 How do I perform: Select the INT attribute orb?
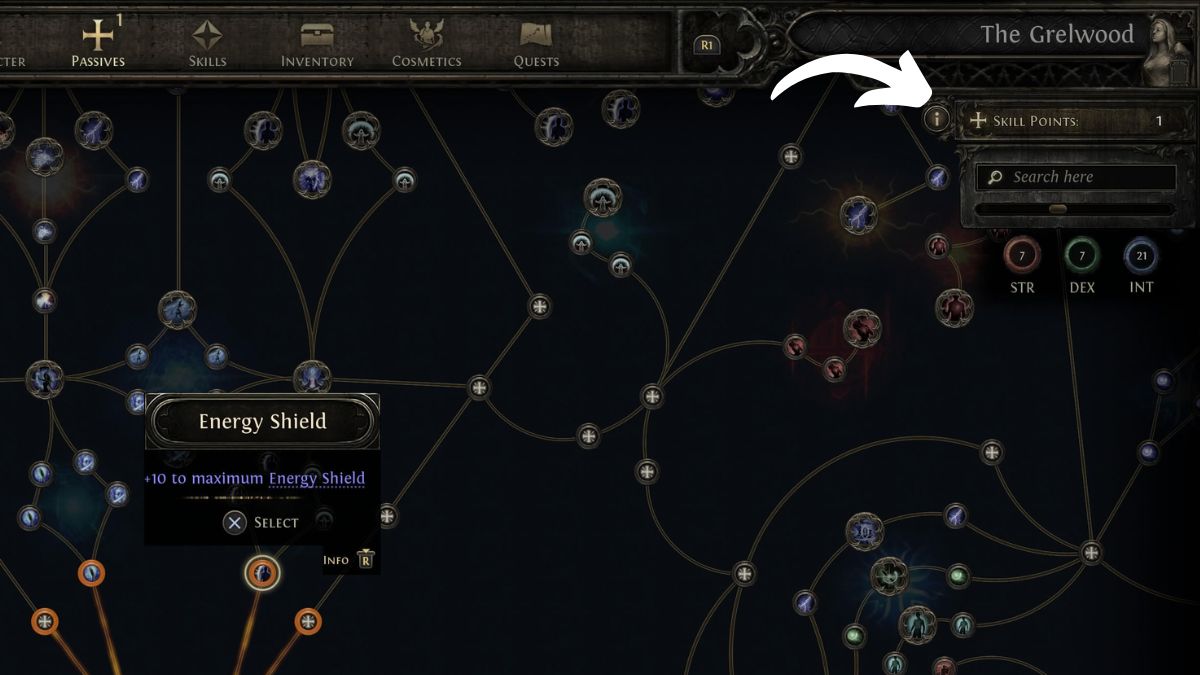pos(1141,256)
